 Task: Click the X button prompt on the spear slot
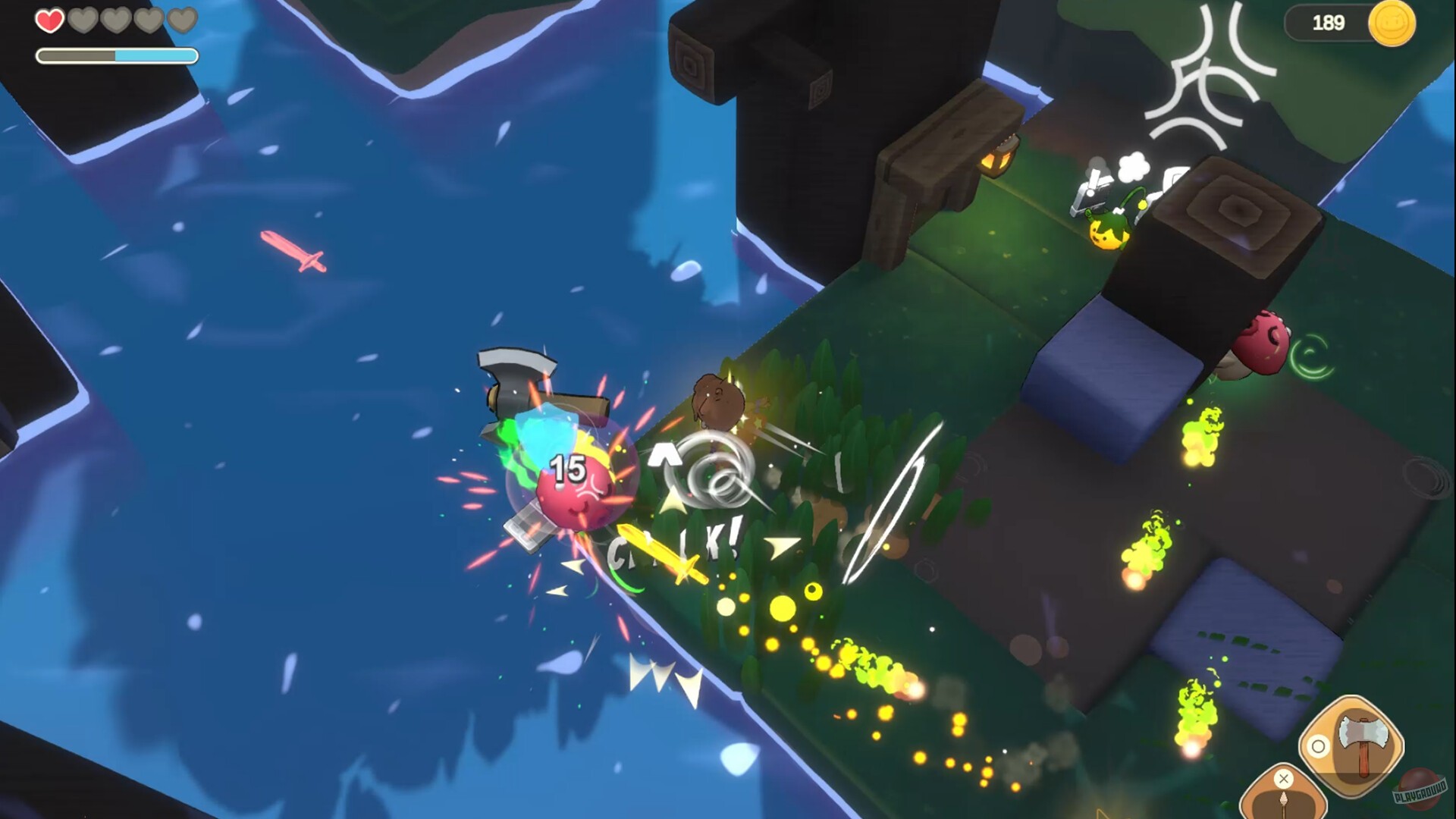1283,778
